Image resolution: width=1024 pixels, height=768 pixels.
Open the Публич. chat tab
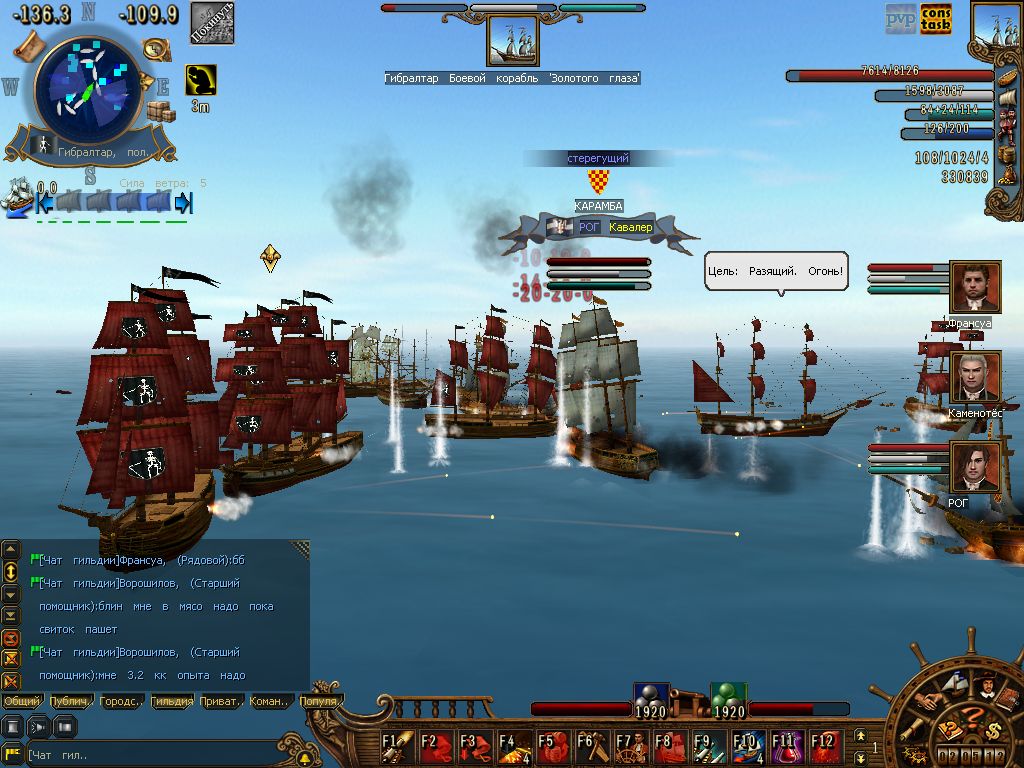coord(72,702)
